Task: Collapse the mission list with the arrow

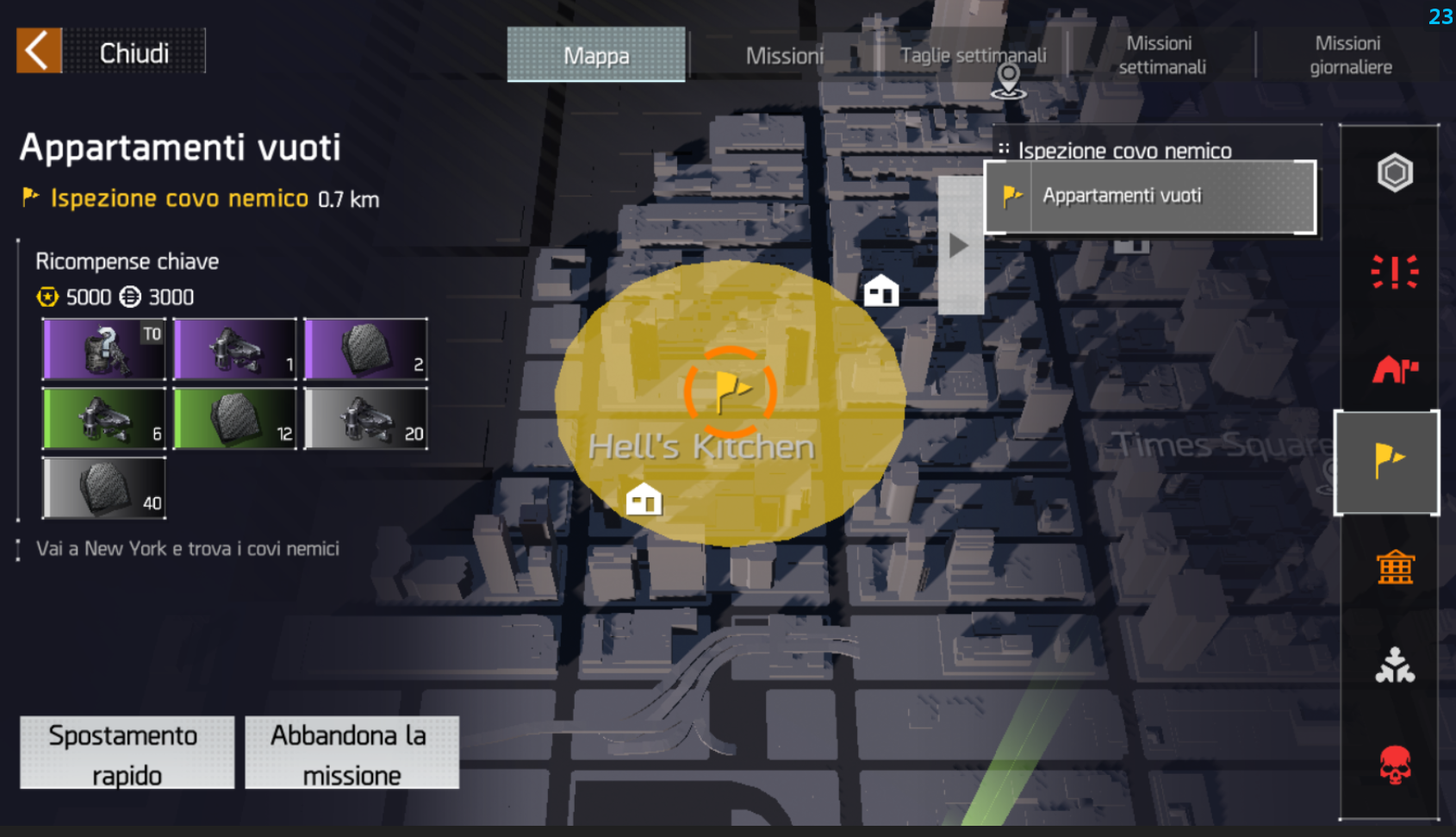Action: tap(960, 246)
